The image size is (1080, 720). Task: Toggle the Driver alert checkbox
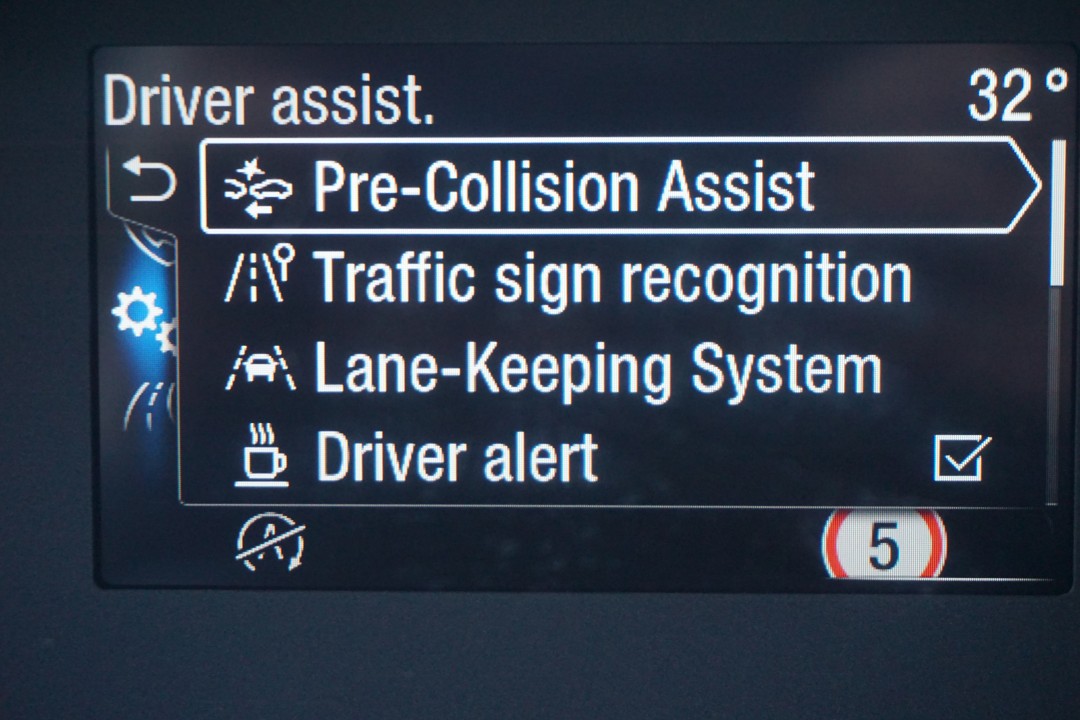[x=961, y=458]
